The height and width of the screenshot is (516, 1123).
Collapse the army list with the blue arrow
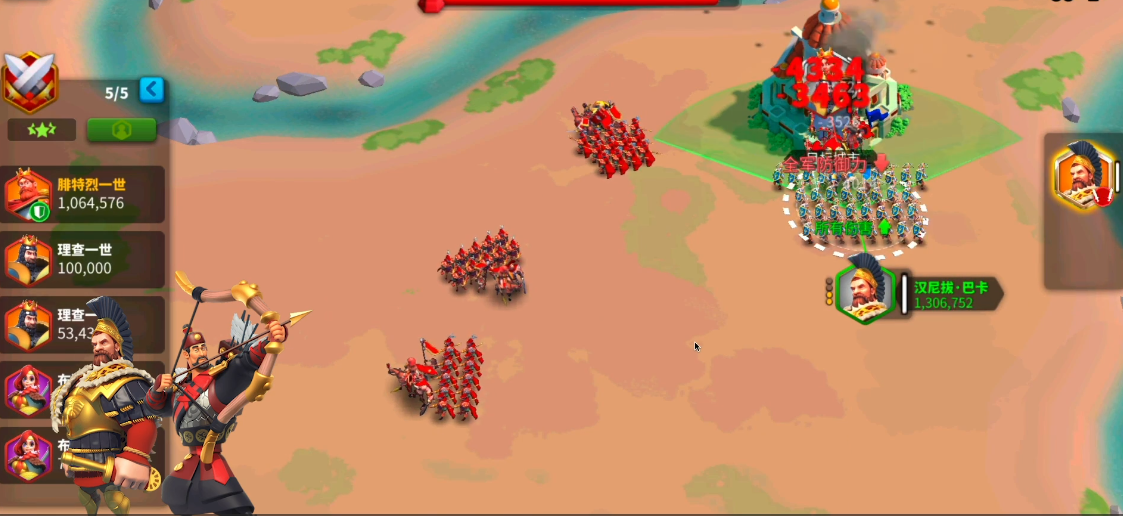tap(151, 90)
